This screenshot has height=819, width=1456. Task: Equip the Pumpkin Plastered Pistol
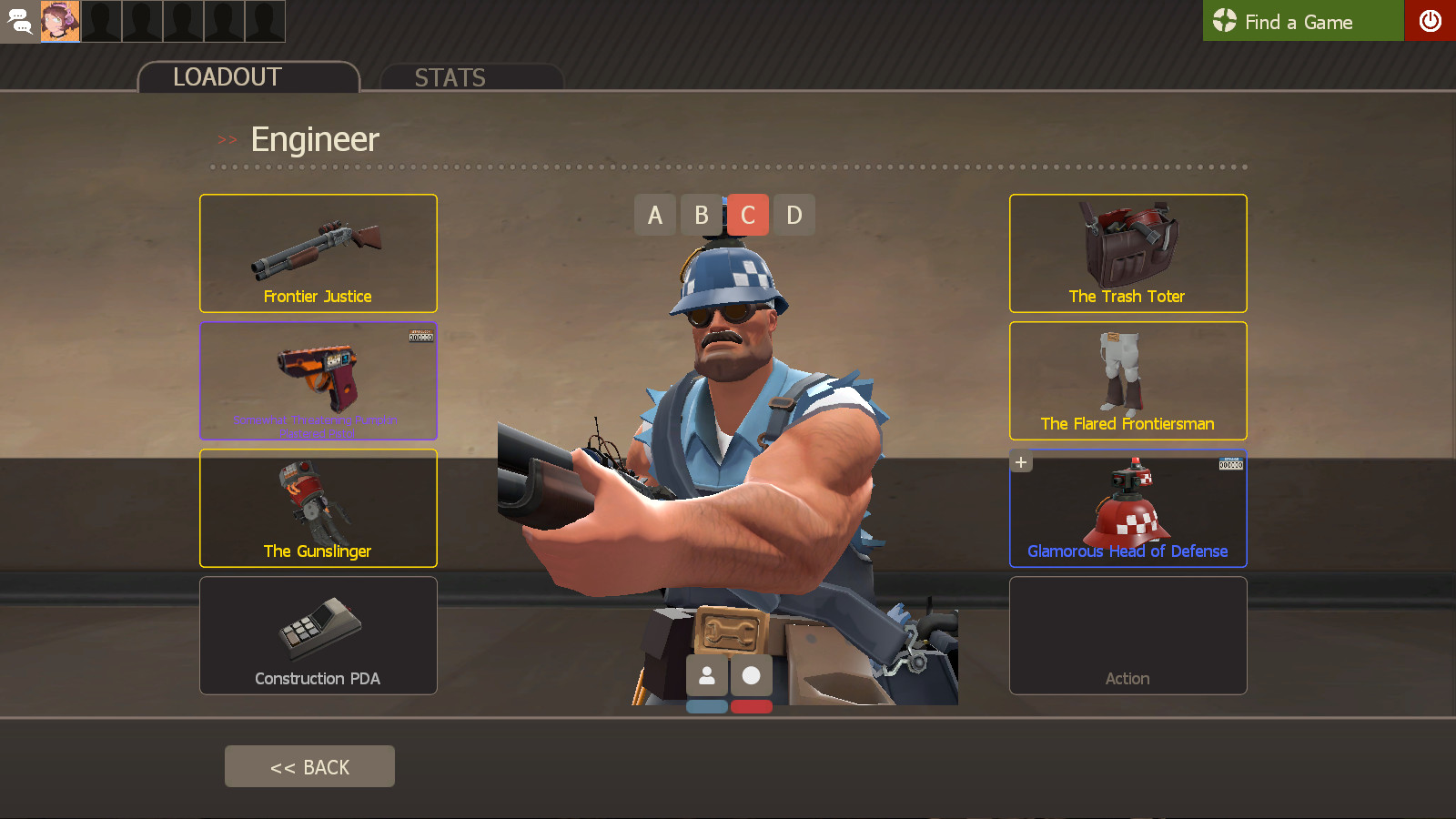click(318, 380)
